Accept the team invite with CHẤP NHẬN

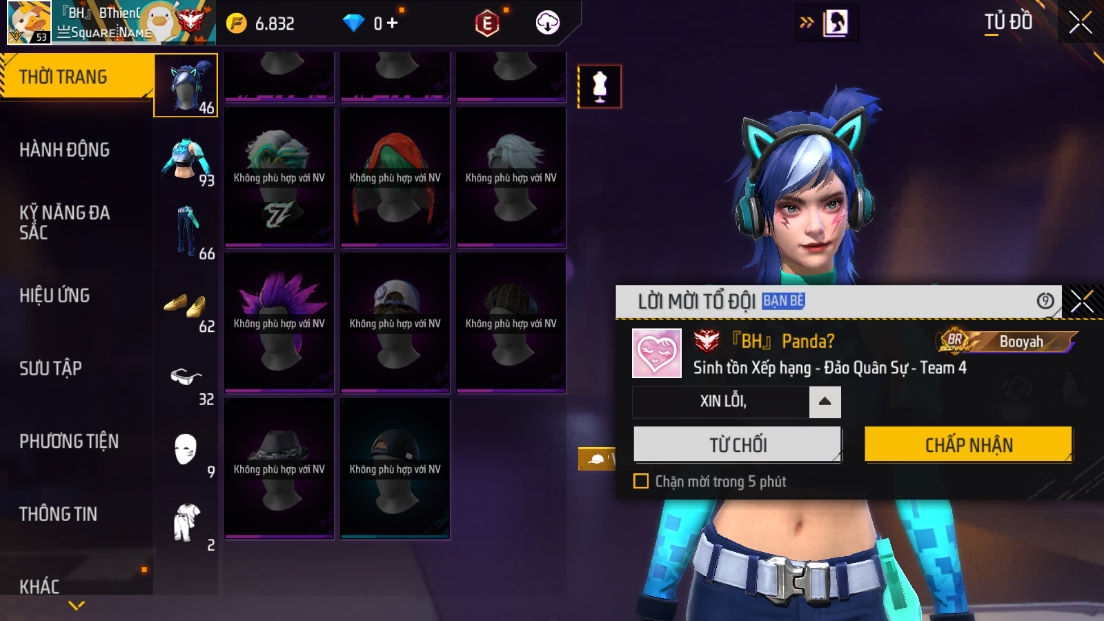pos(968,445)
